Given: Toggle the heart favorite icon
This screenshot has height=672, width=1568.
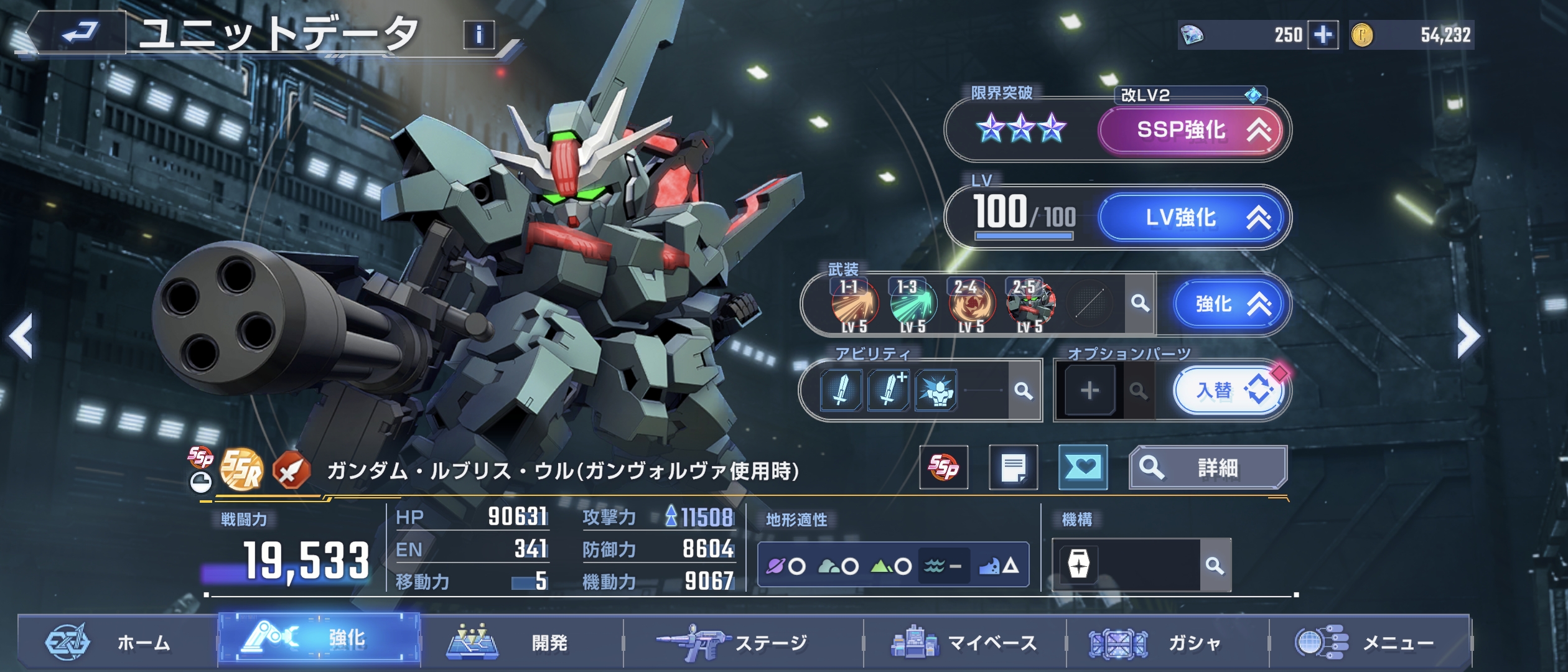Looking at the screenshot, I should (1083, 467).
